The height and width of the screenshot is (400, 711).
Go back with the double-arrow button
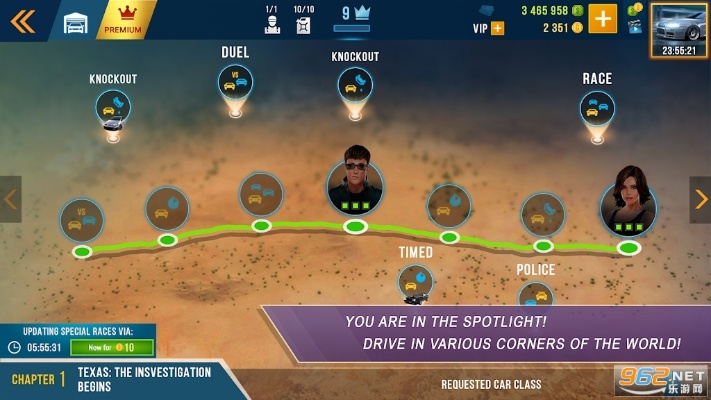point(22,21)
